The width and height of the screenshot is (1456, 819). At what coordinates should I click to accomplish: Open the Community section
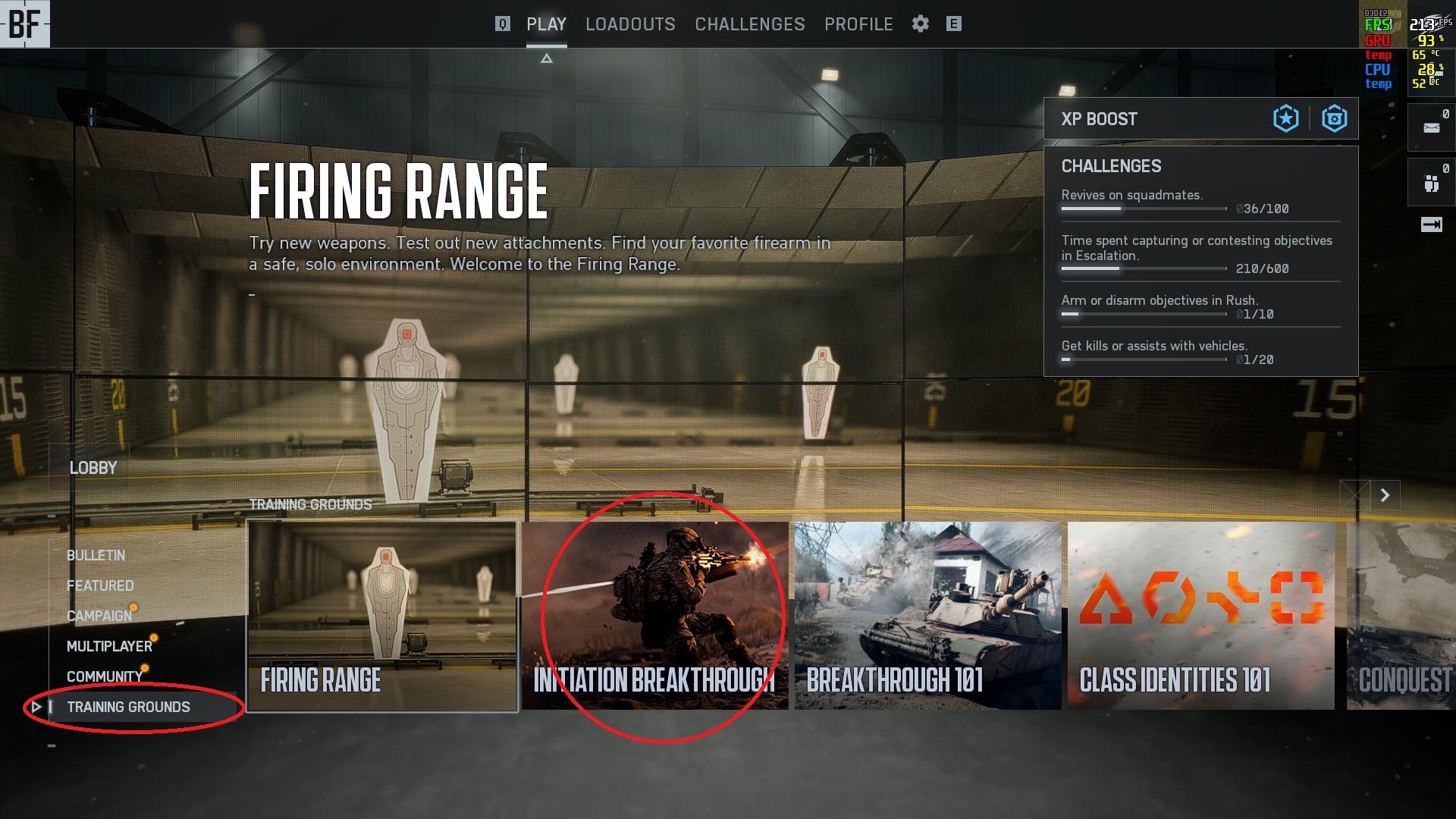[x=105, y=676]
